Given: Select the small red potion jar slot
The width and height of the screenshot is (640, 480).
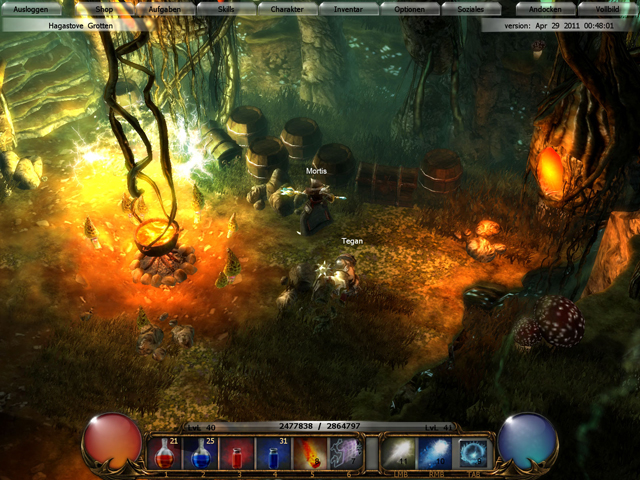Looking at the screenshot, I should 237,453.
